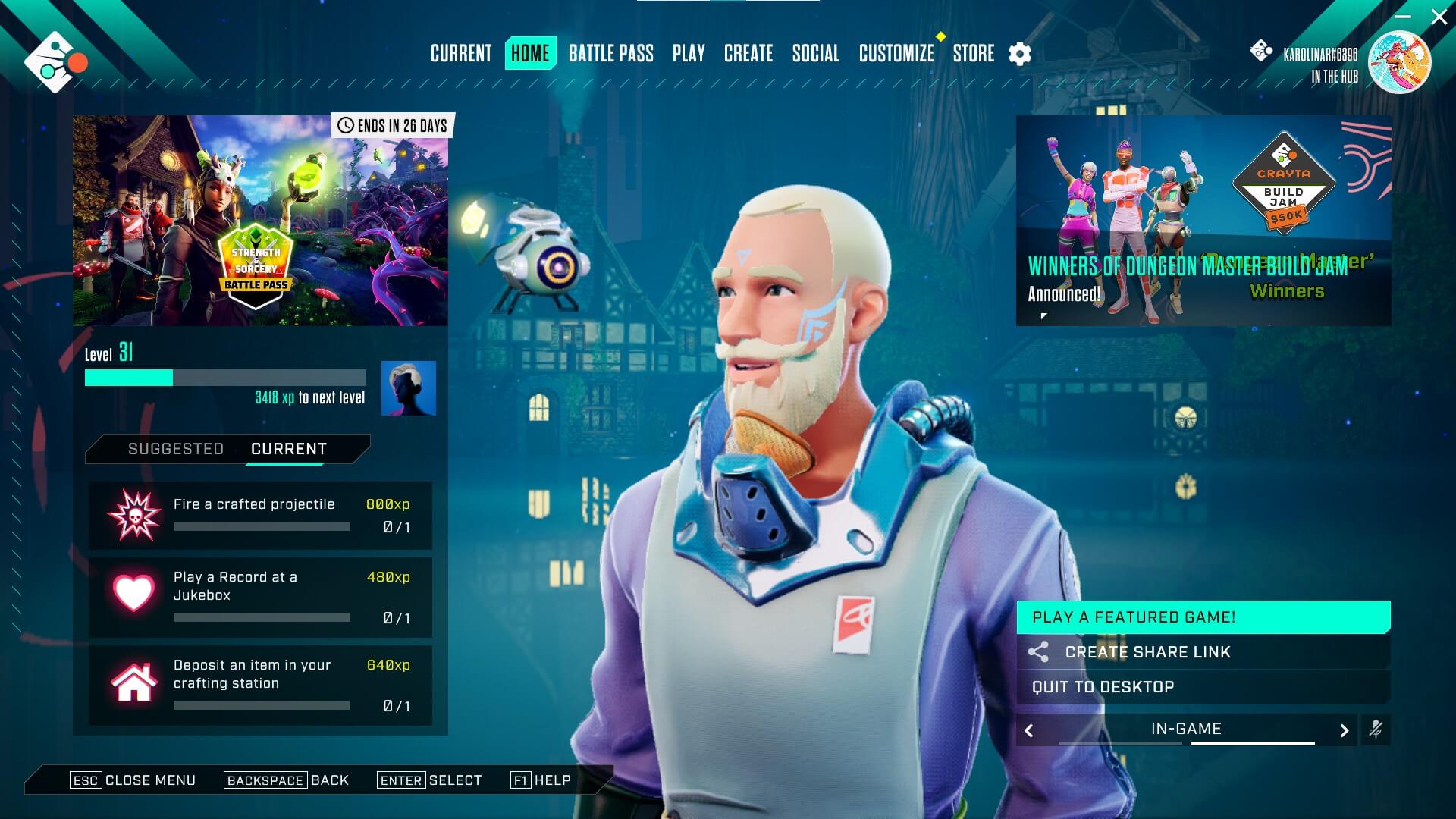Click Create Share Link
1456x819 pixels.
coord(1203,652)
